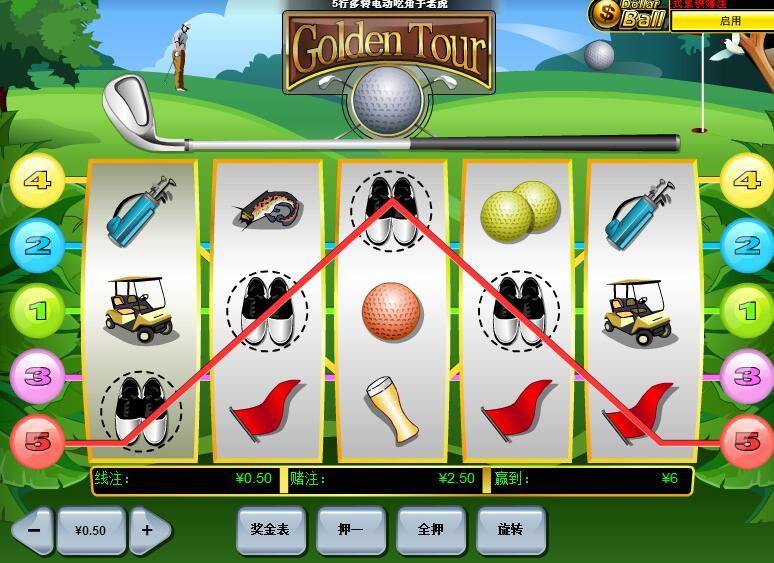The height and width of the screenshot is (563, 774).
Task: Decrease the line bet with the minus button
Action: coord(33,530)
